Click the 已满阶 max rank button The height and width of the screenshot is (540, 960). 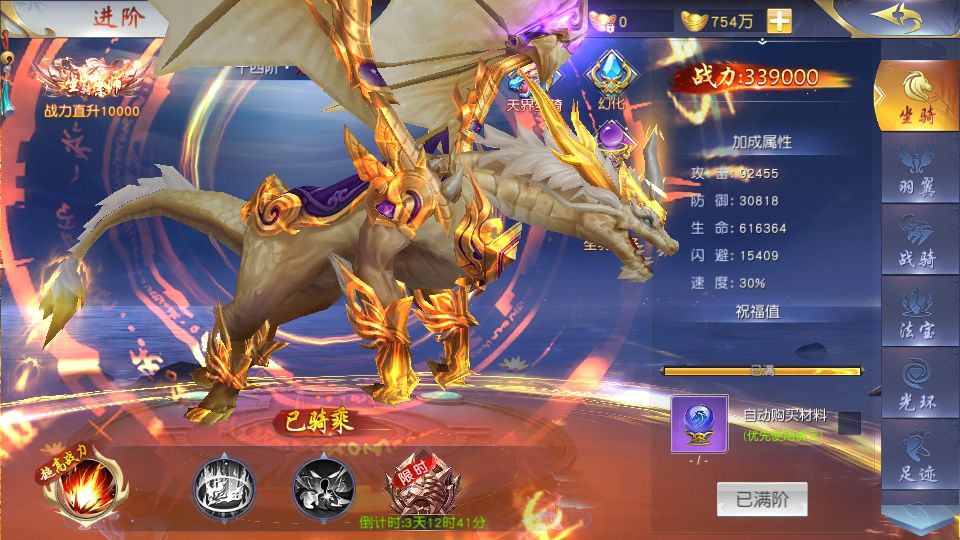coord(762,500)
